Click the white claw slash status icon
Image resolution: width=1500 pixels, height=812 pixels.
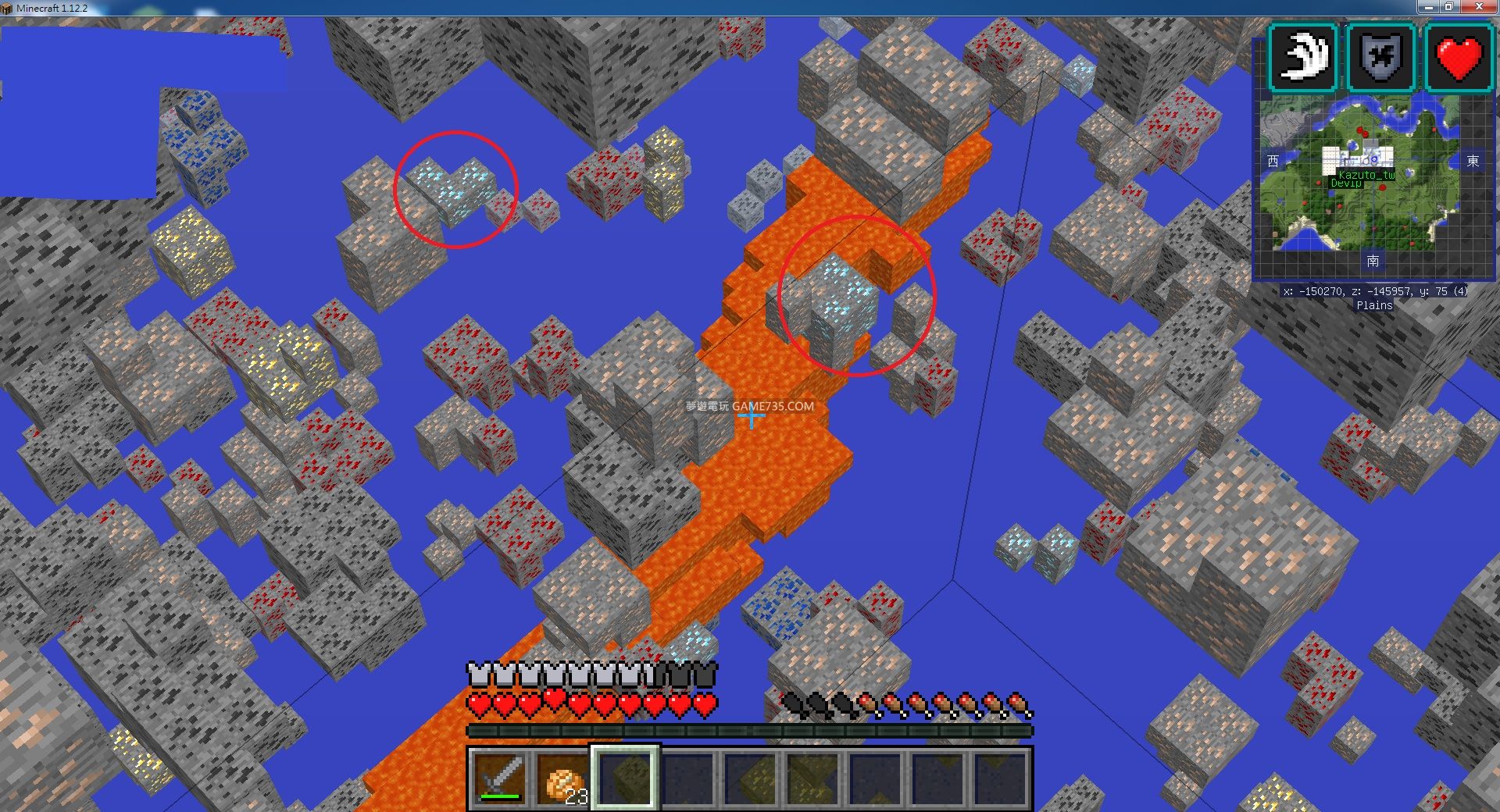[1303, 58]
